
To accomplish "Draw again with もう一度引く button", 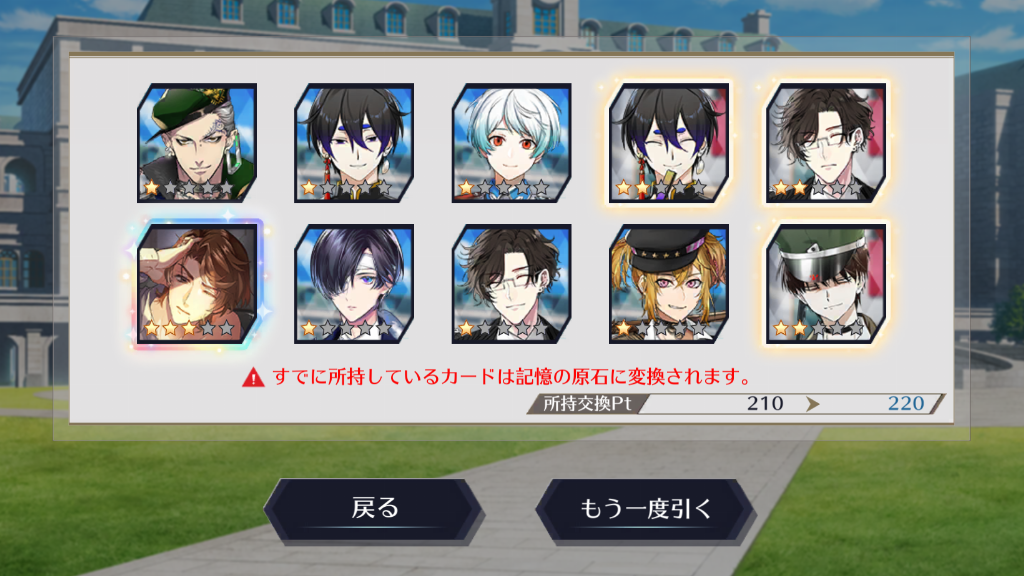I will coord(646,509).
